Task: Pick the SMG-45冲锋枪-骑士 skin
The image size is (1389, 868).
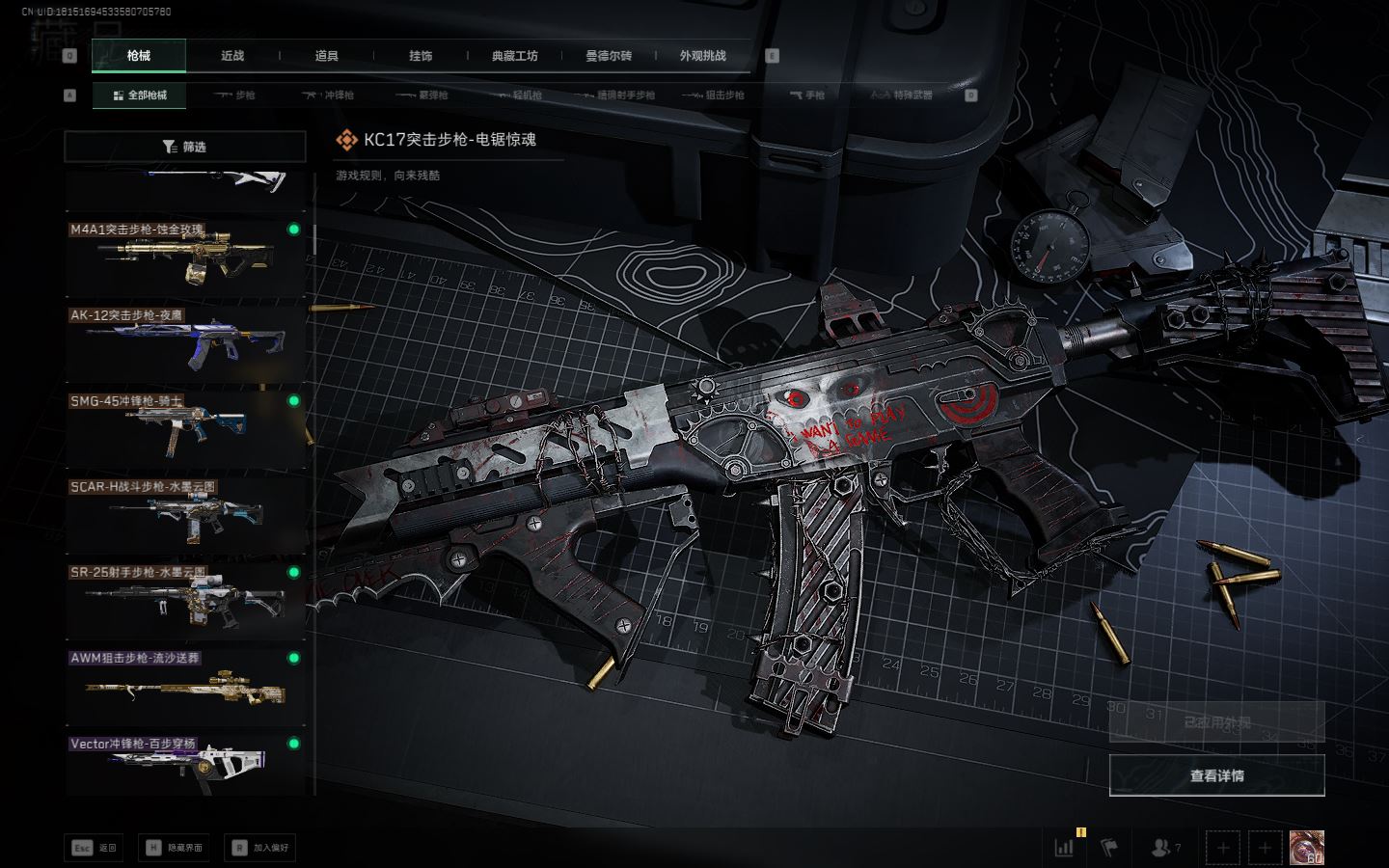Action: [184, 428]
